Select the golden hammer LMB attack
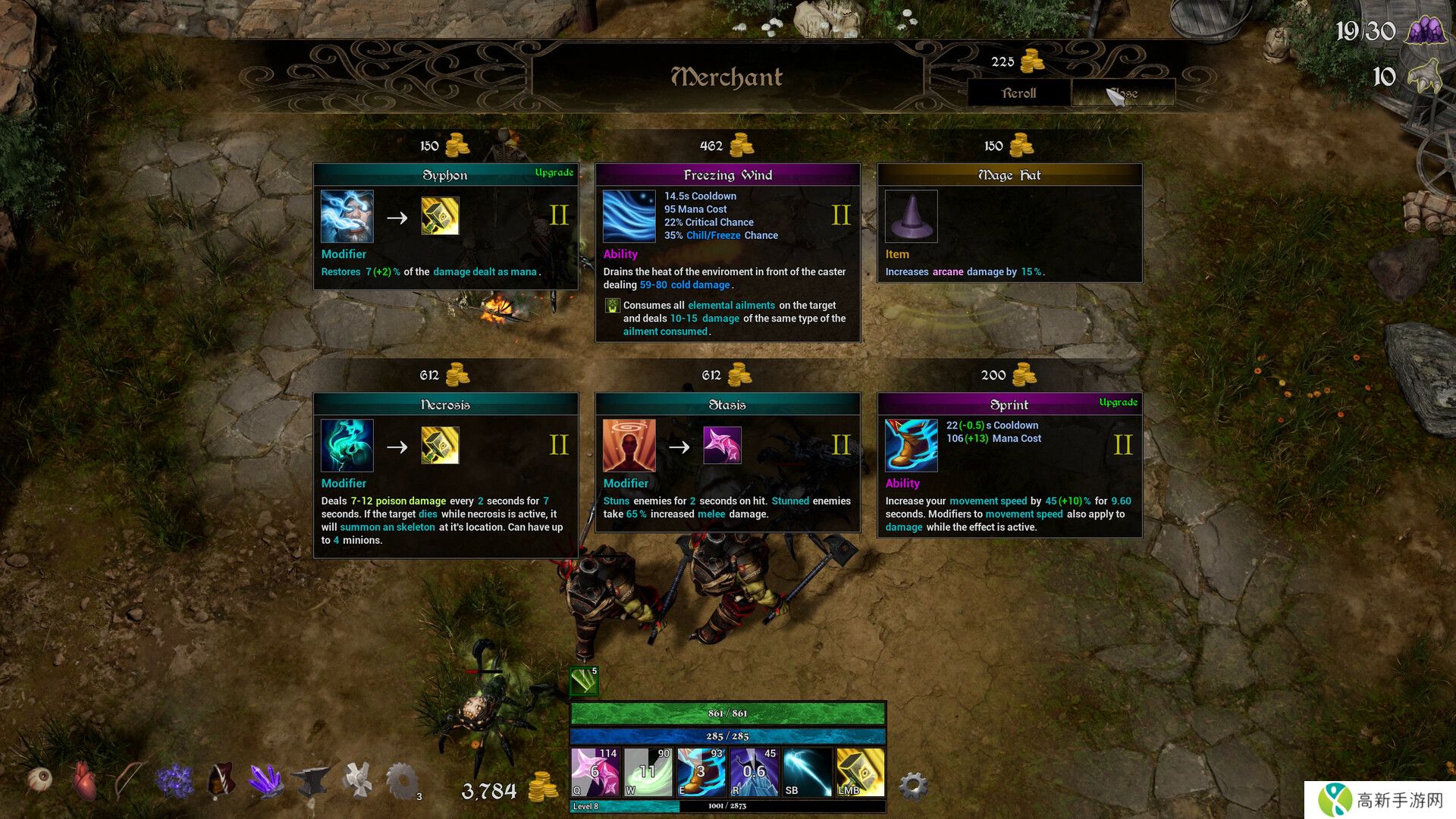This screenshot has height=819, width=1456. tap(860, 772)
